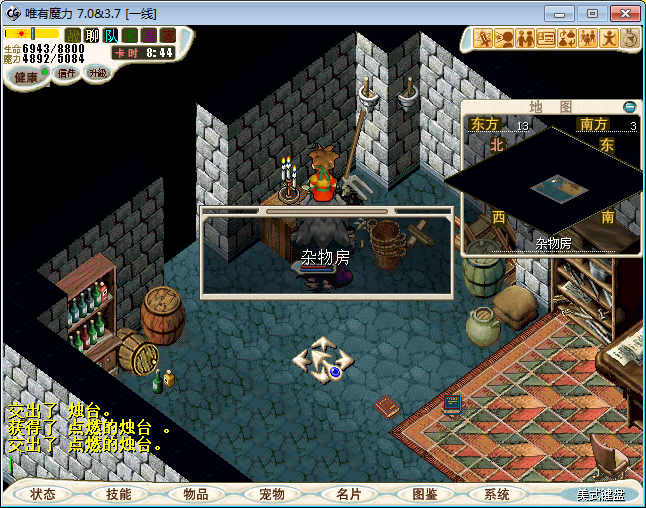Image resolution: width=646 pixels, height=508 pixels.
Task: Toggle the 名 name card switch
Action: (130, 35)
